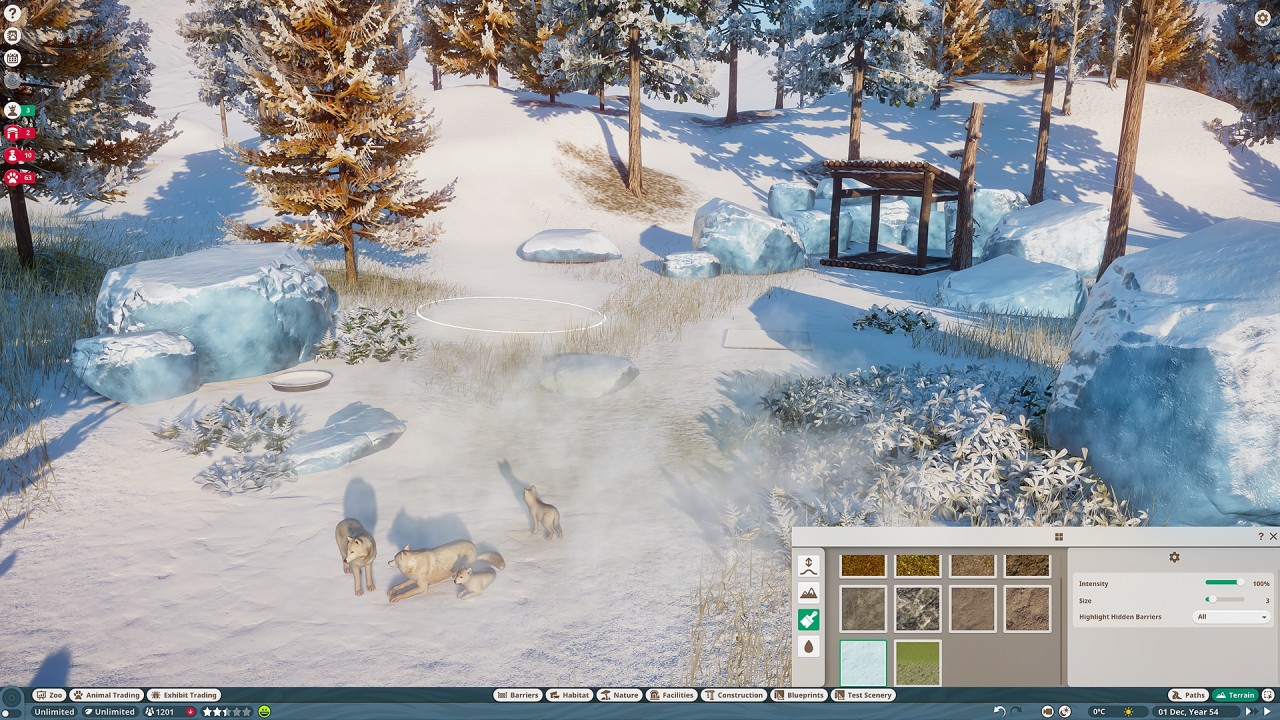Screen dimensions: 1280x720
Task: Choose the mountain sculpt terrain tool
Action: click(x=809, y=594)
